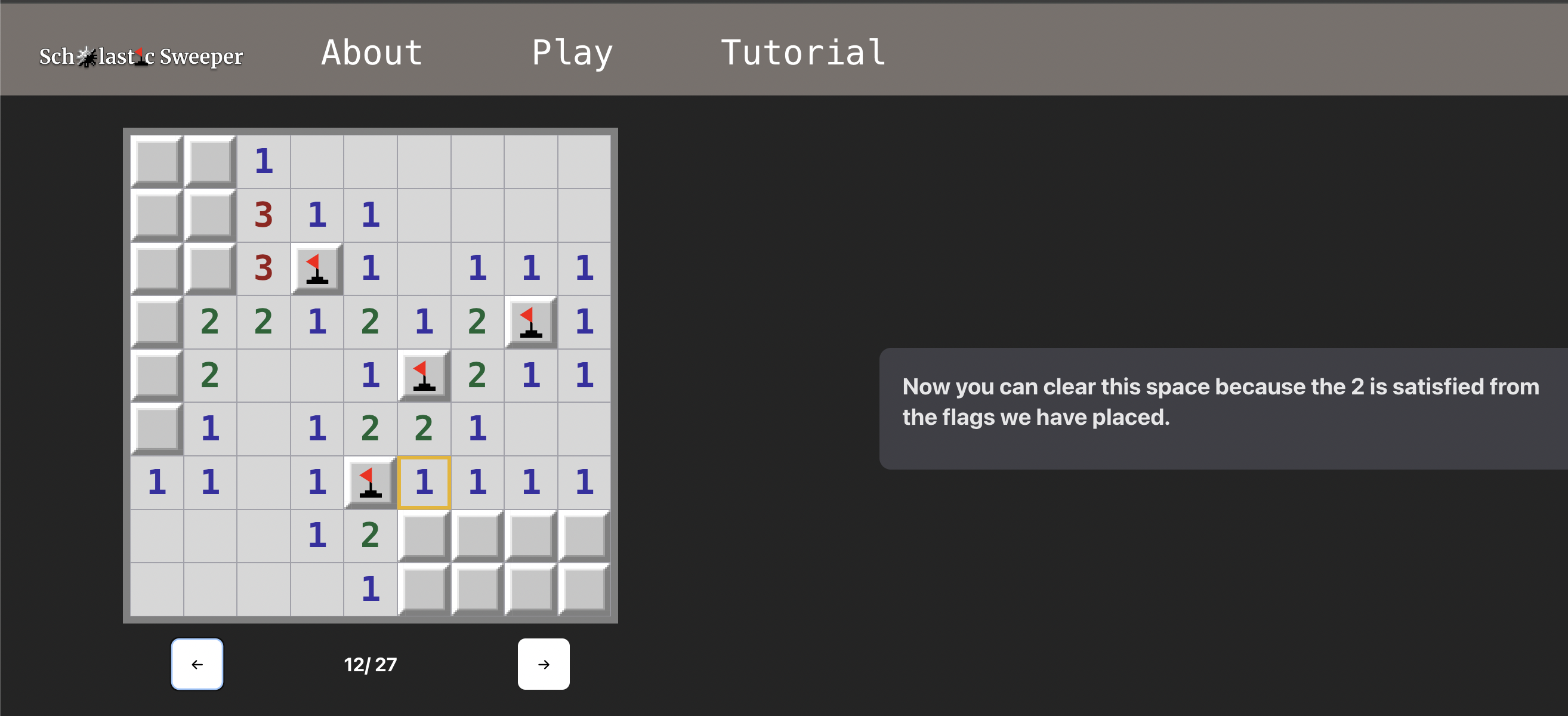Click an unrevealed cell in the bottom-right corner

click(584, 587)
